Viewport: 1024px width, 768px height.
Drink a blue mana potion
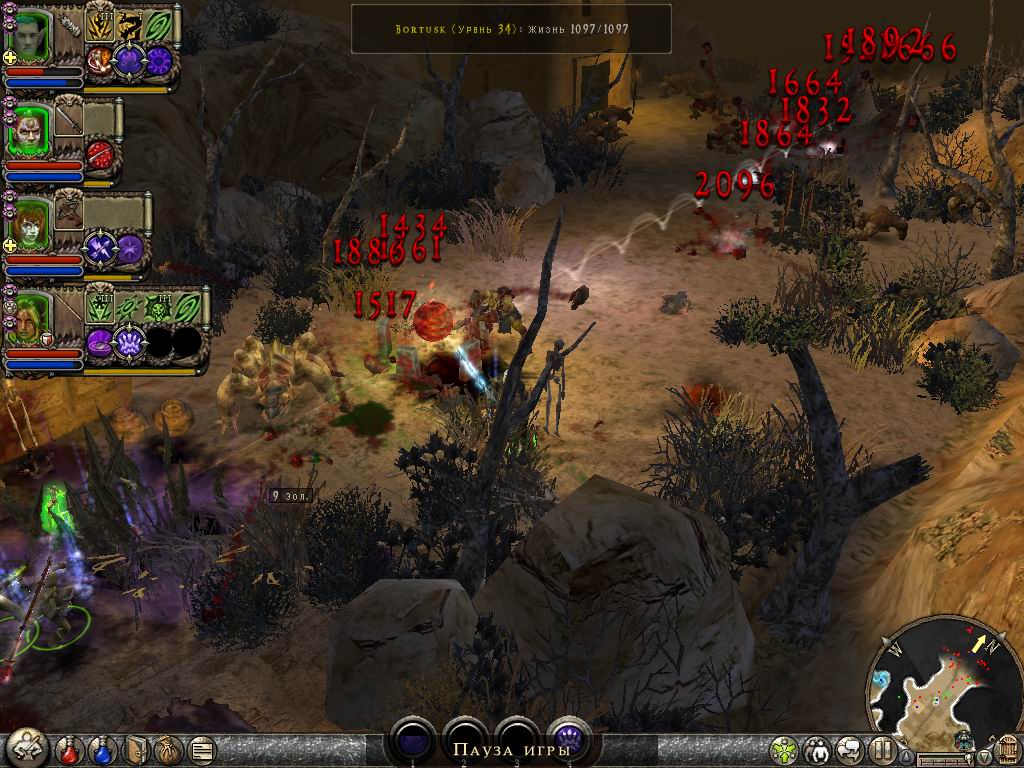[103, 748]
